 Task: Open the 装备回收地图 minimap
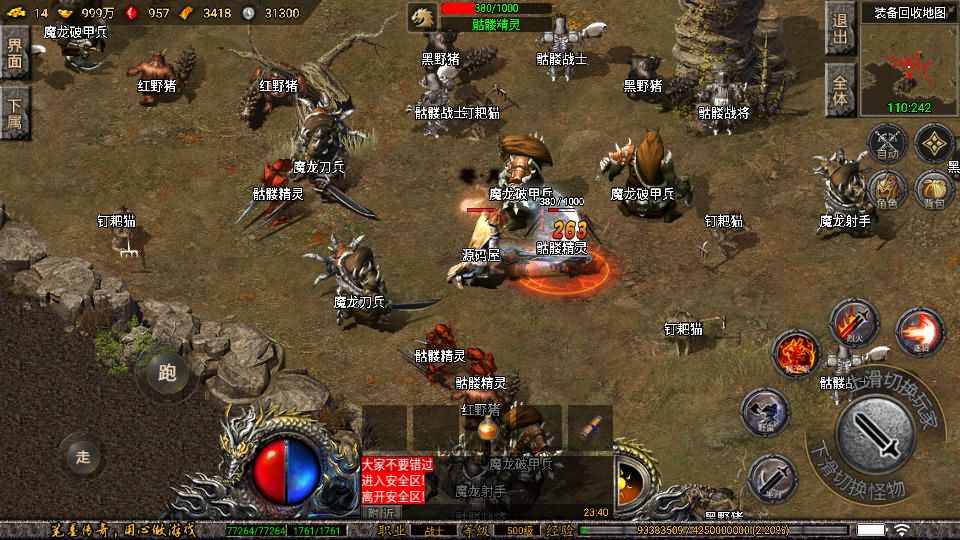pos(909,66)
